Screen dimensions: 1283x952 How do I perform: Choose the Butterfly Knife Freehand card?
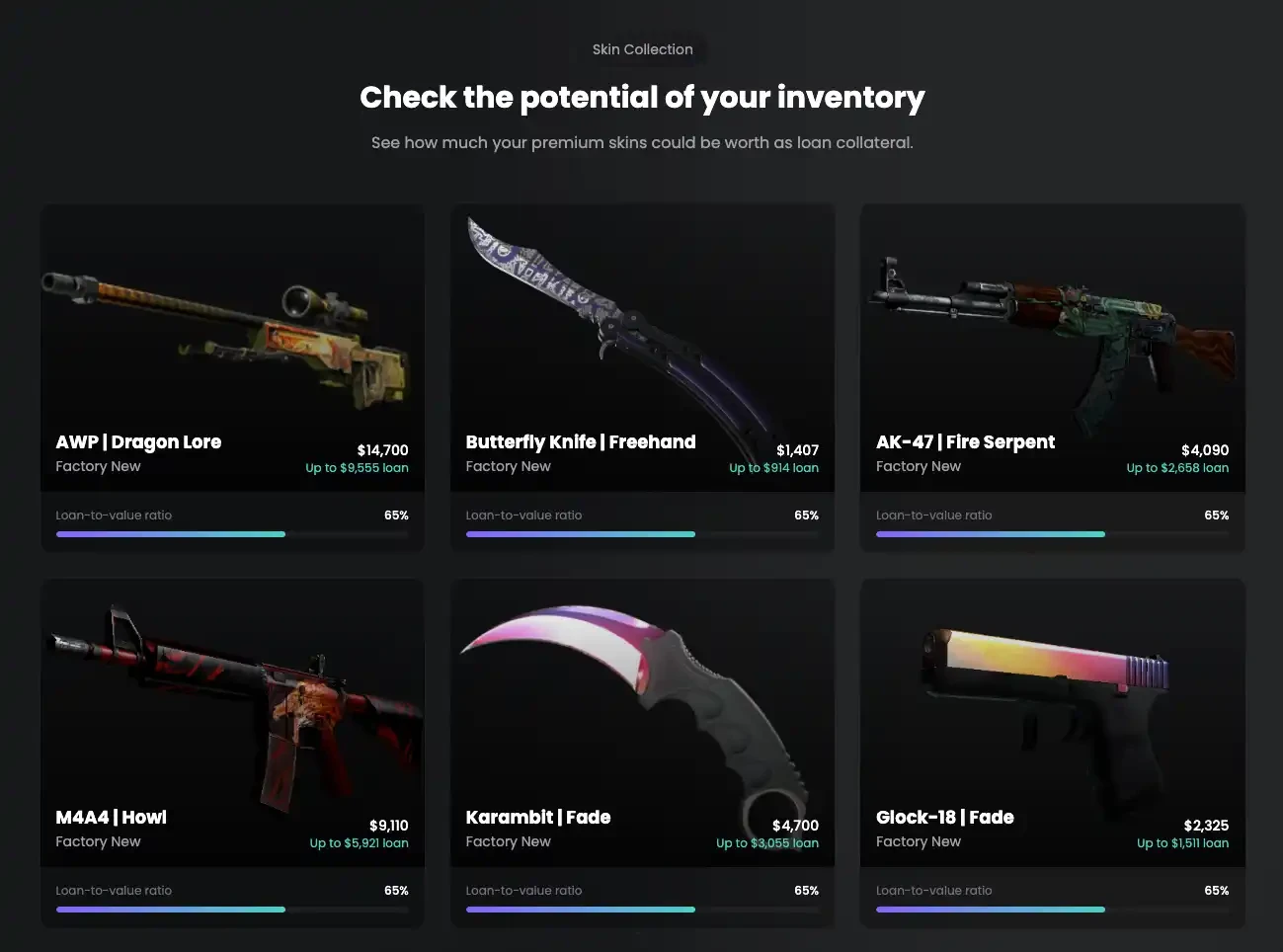[x=642, y=376]
